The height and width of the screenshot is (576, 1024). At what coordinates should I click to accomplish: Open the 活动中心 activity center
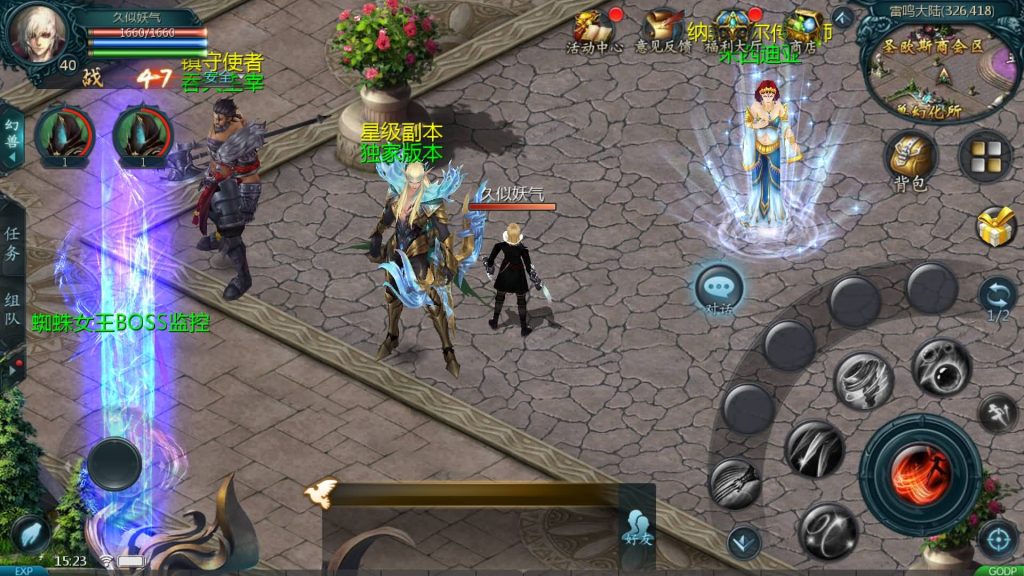coord(594,30)
